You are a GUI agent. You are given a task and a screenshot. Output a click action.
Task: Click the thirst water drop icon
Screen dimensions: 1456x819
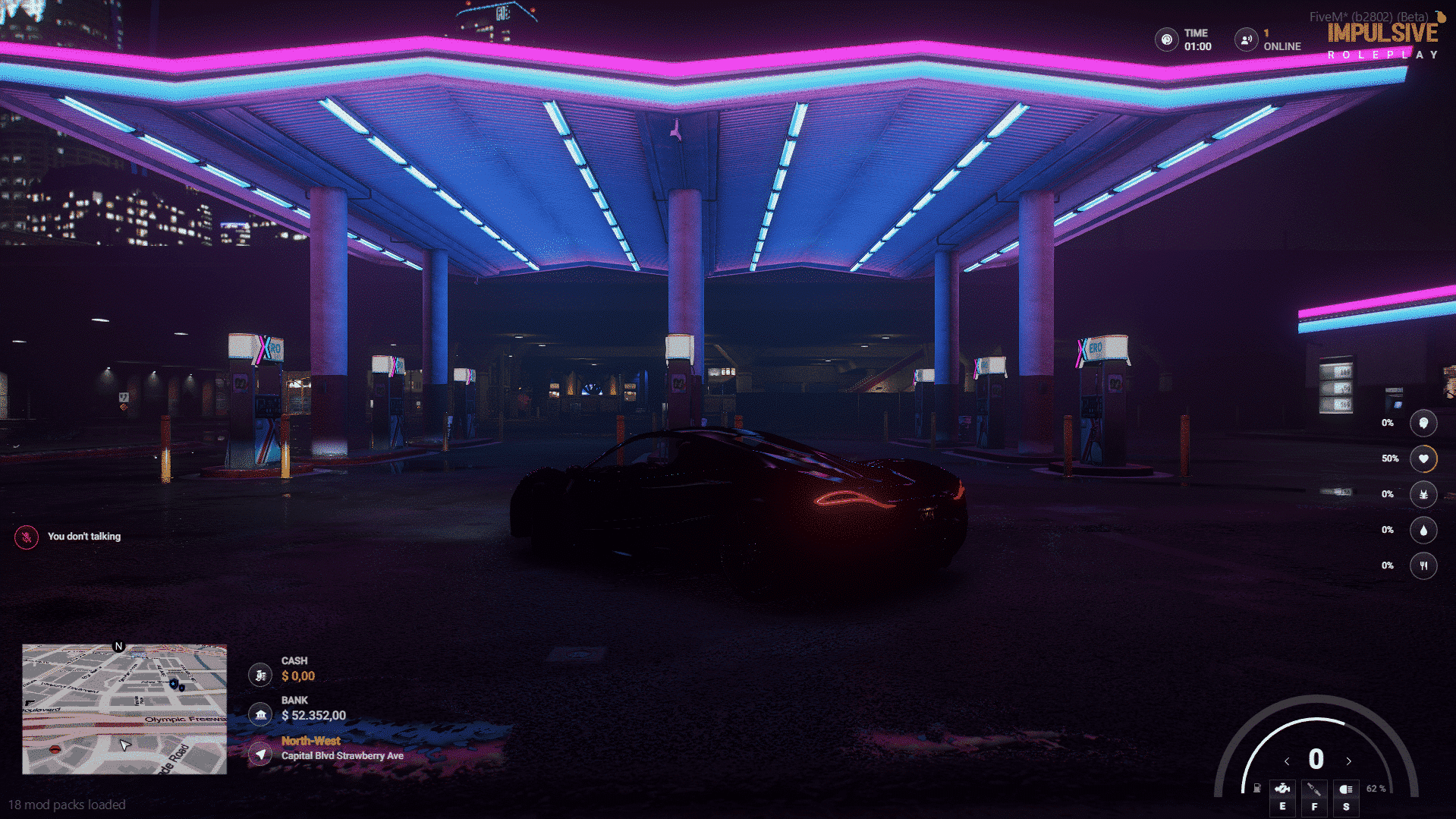click(1424, 530)
